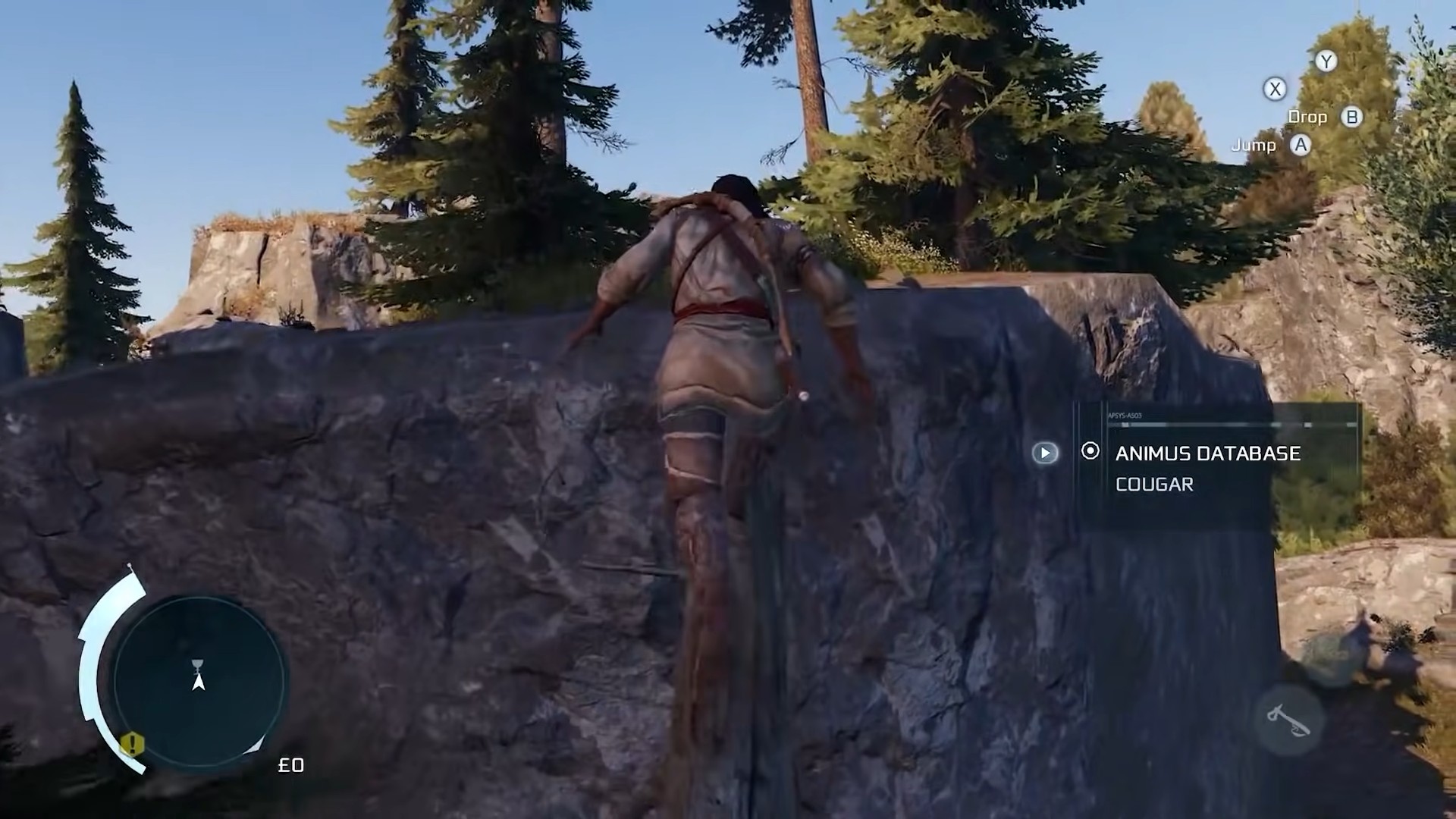Open the COUGAR database entry
The height and width of the screenshot is (819, 1456).
click(1154, 485)
